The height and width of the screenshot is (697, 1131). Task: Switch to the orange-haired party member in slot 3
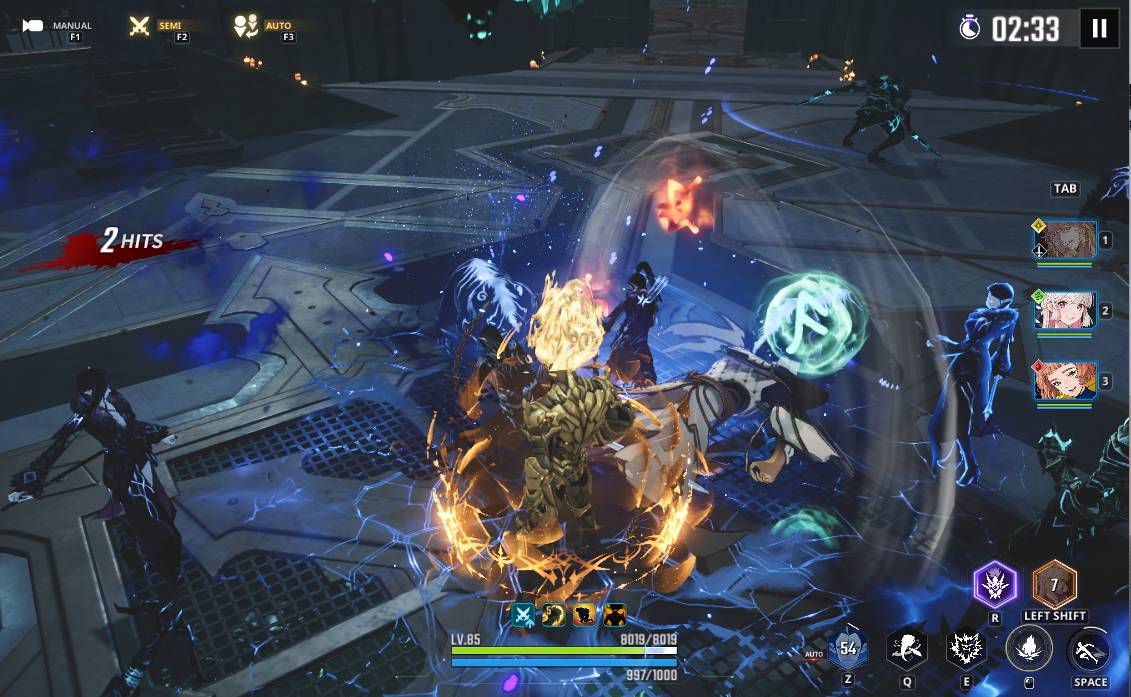click(1065, 381)
